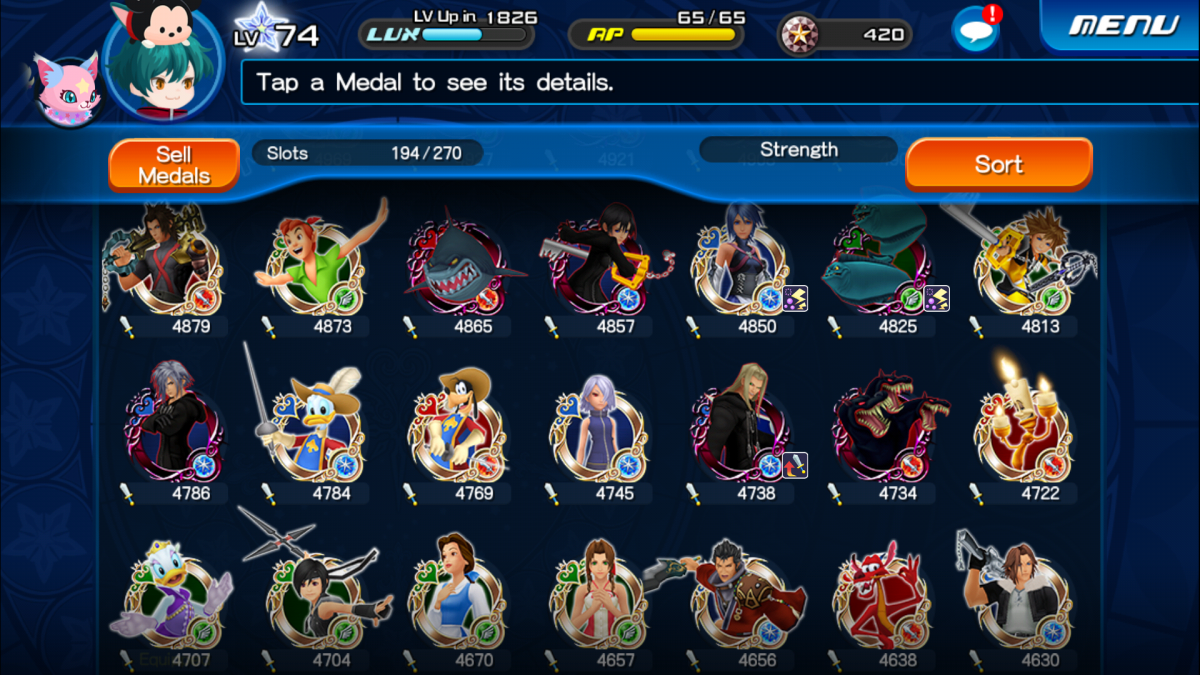The image size is (1200, 675).
Task: Open the Sort options
Action: coord(998,164)
